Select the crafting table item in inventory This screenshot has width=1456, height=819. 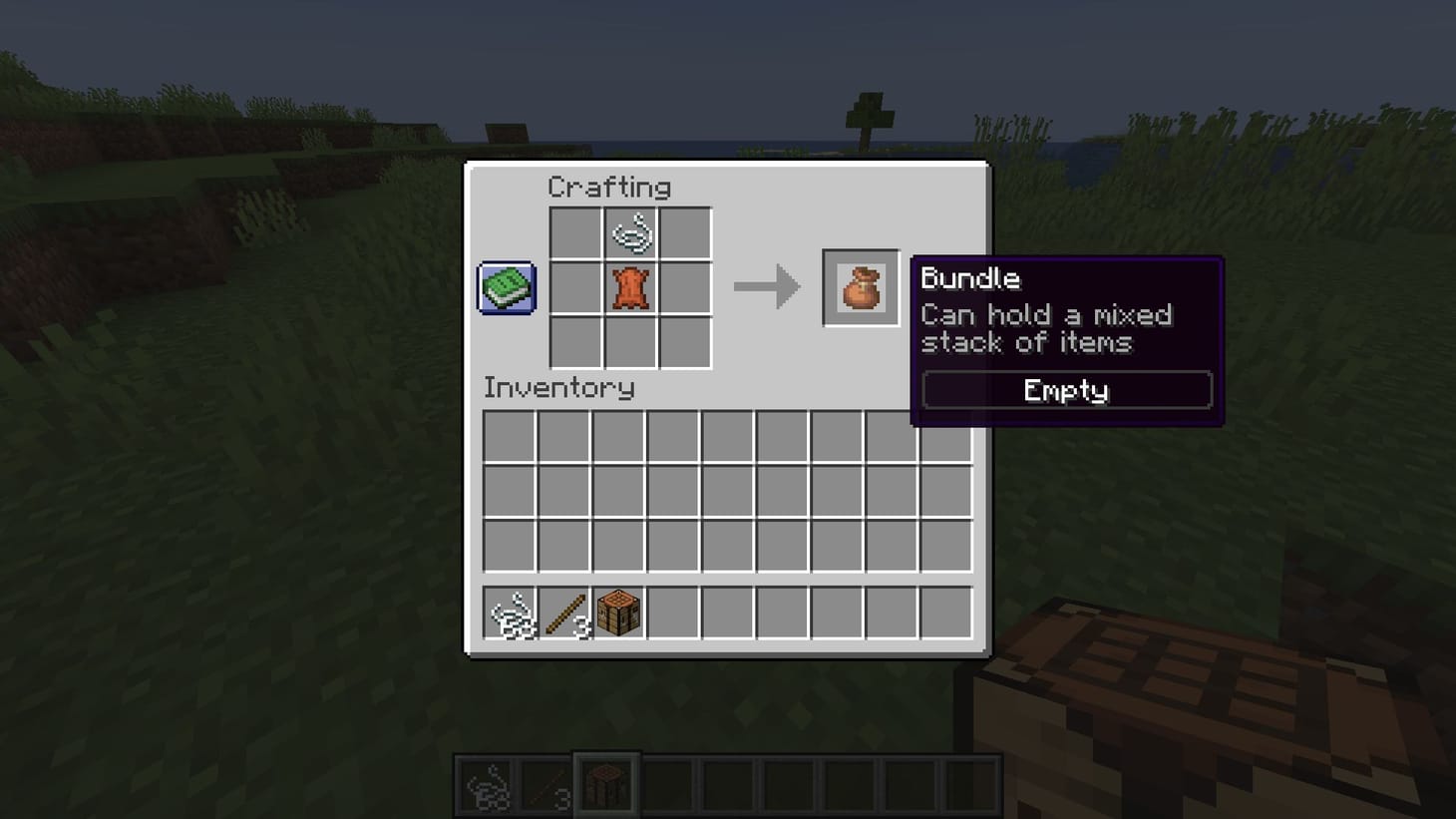[x=619, y=613]
